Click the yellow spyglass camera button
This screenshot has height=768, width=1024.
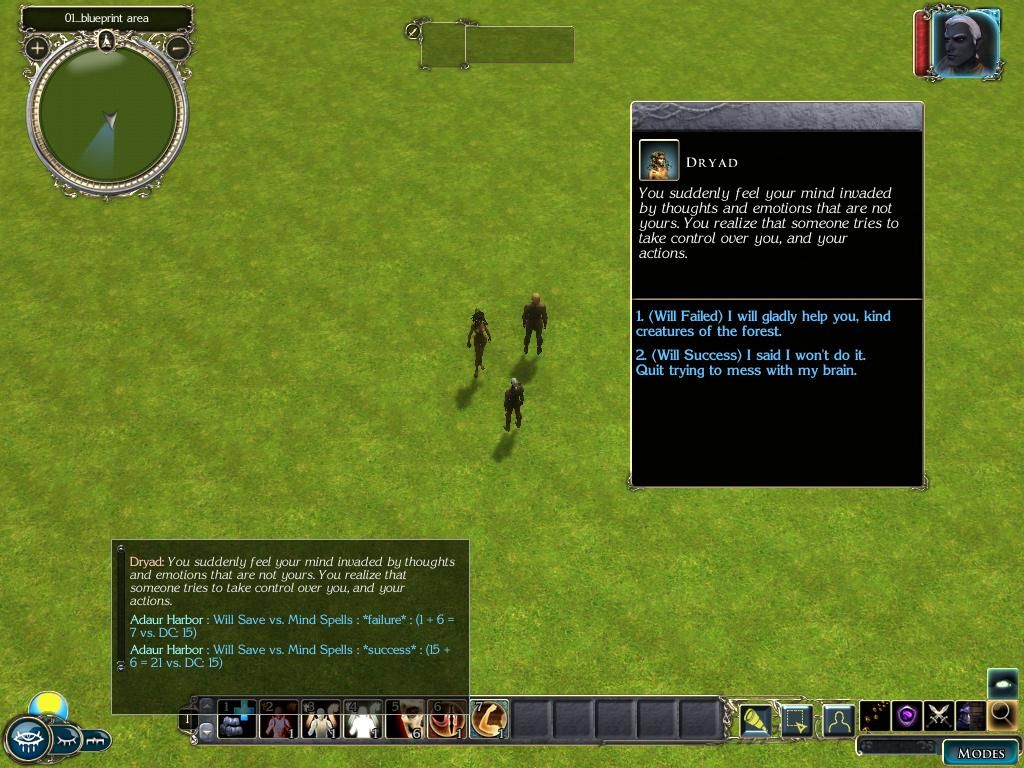pos(756,719)
